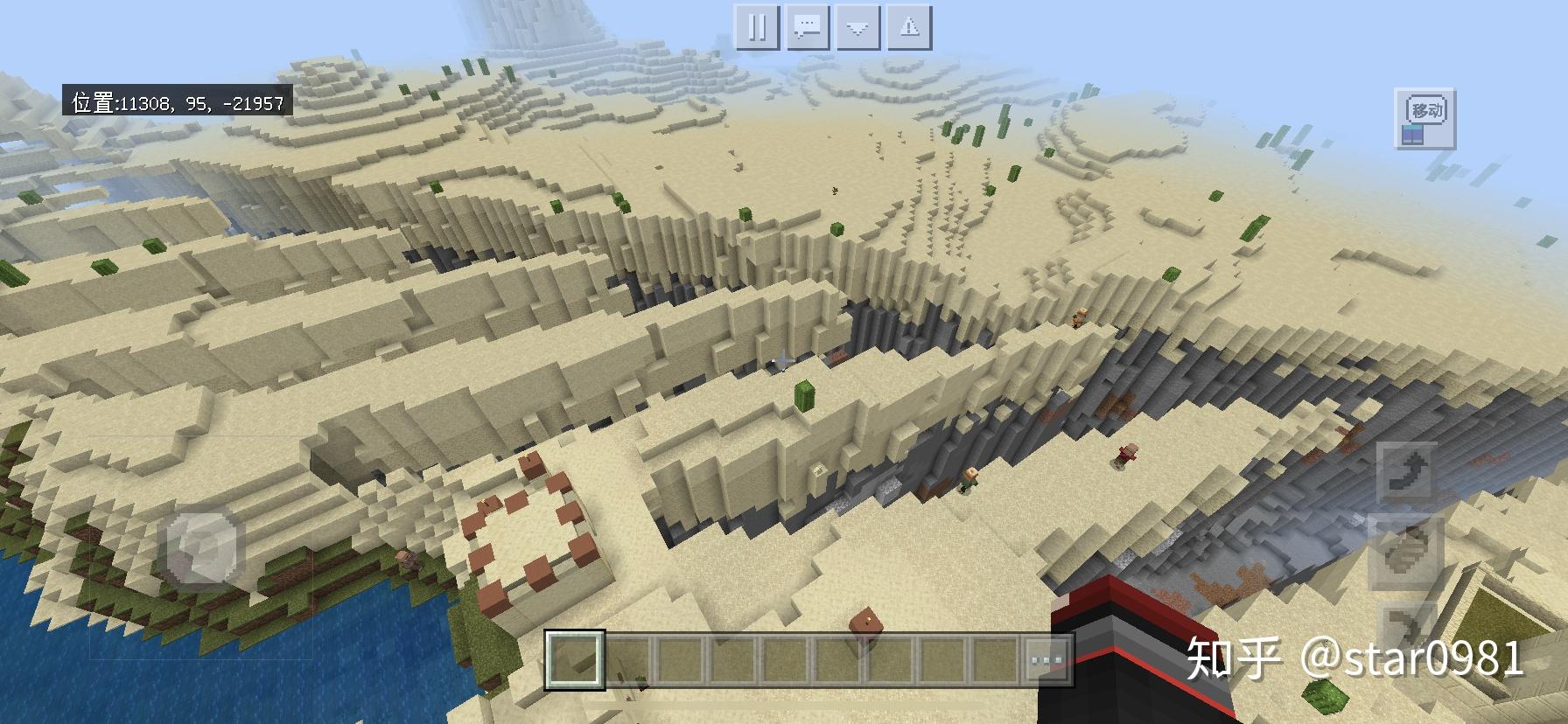This screenshot has height=724, width=1568.
Task: Select the highlighted first hotbar slot
Action: pos(575,658)
